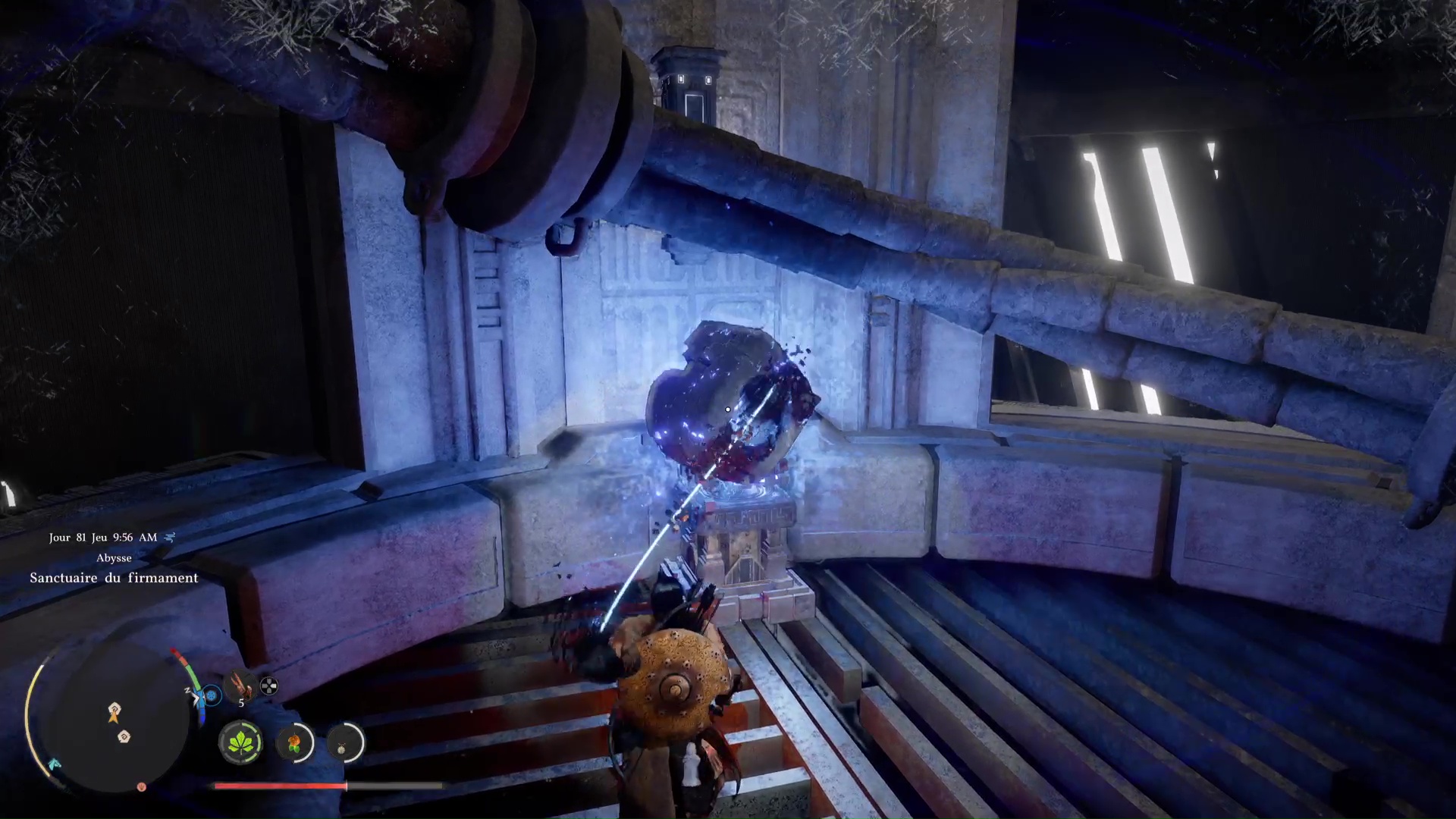Choose the arrow ammo slot showing 5
The width and height of the screenshot is (1456, 819).
(x=241, y=686)
